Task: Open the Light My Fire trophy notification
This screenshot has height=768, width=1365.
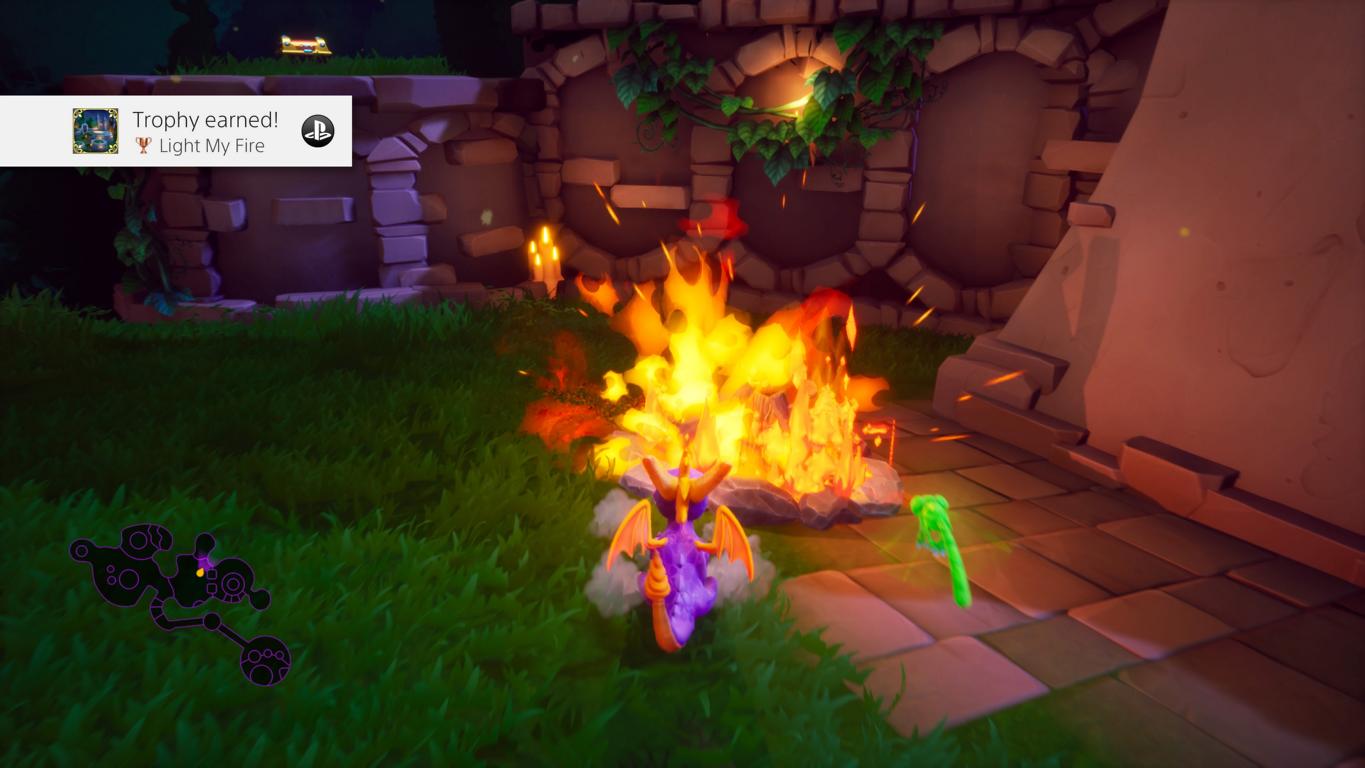Action: tap(205, 132)
